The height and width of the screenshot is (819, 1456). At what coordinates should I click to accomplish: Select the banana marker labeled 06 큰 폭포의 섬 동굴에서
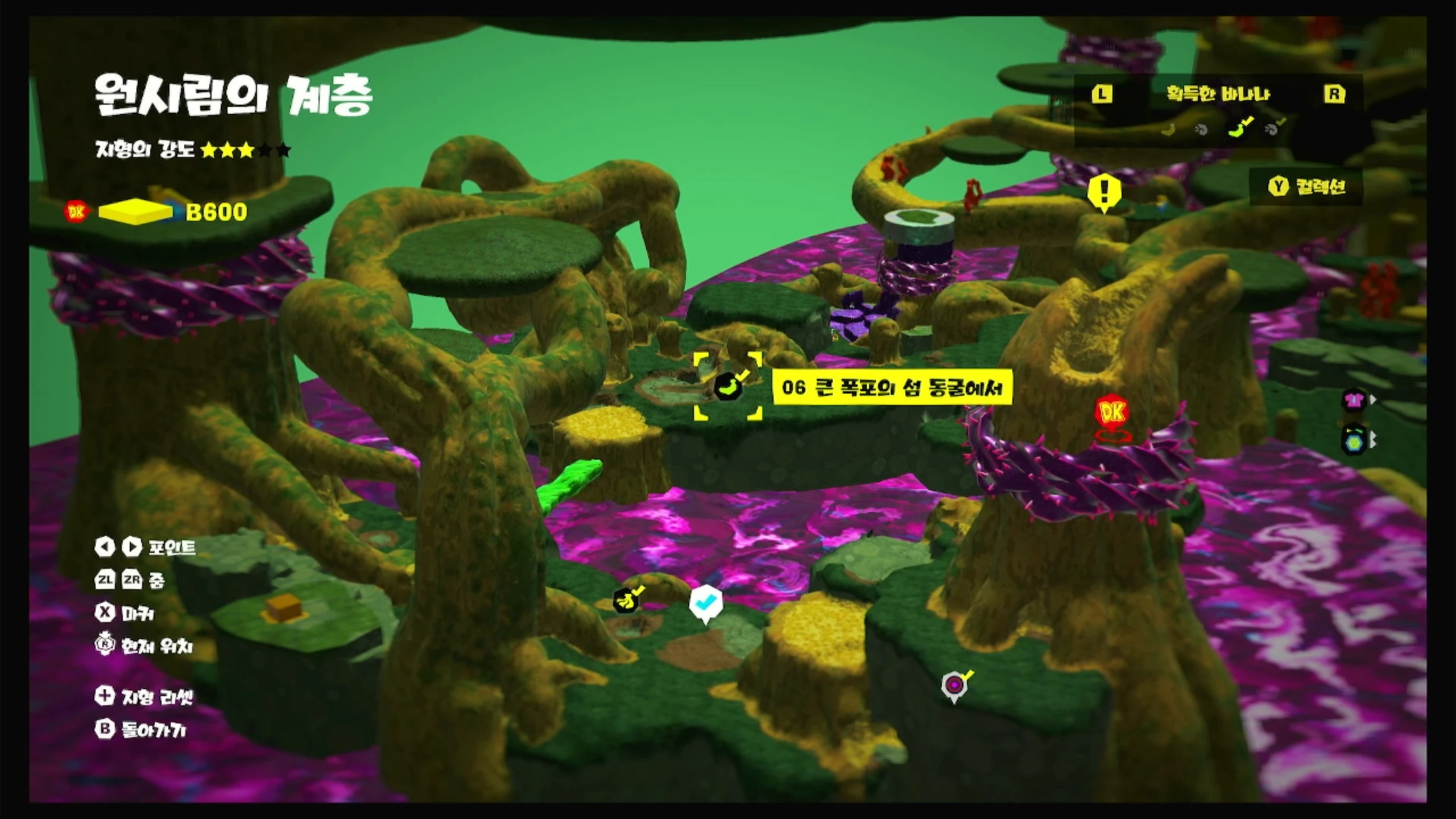pos(729,387)
